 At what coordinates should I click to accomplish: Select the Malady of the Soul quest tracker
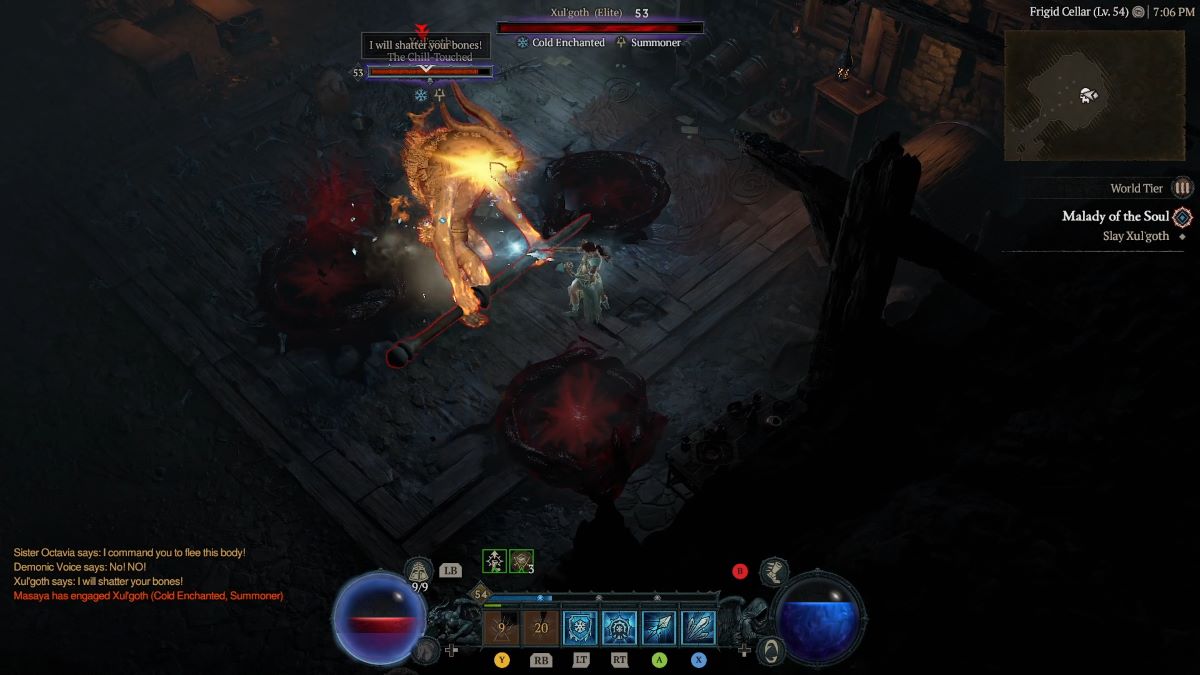pyautogui.click(x=1115, y=217)
